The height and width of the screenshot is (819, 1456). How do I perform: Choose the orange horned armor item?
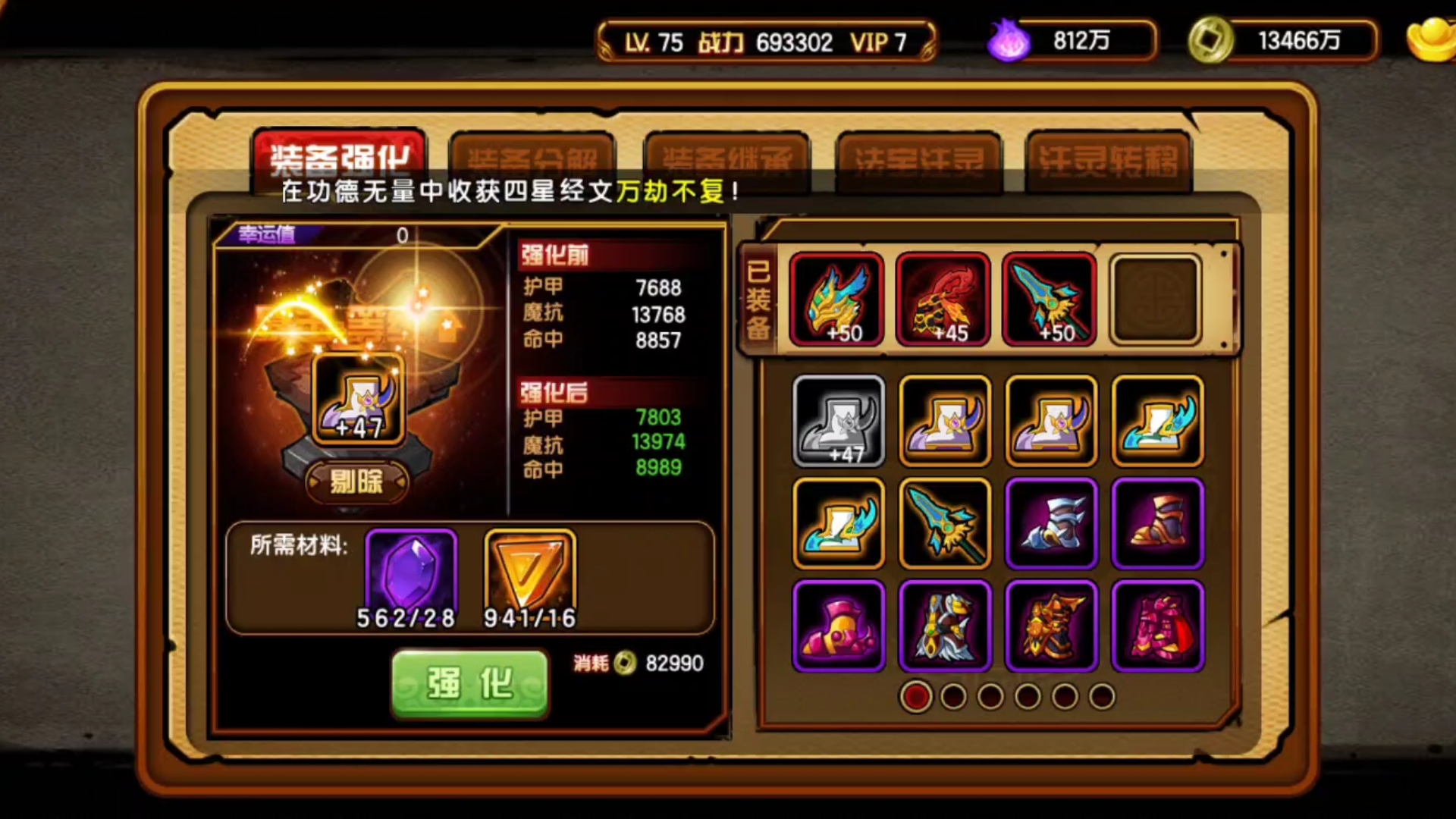[x=1051, y=626]
